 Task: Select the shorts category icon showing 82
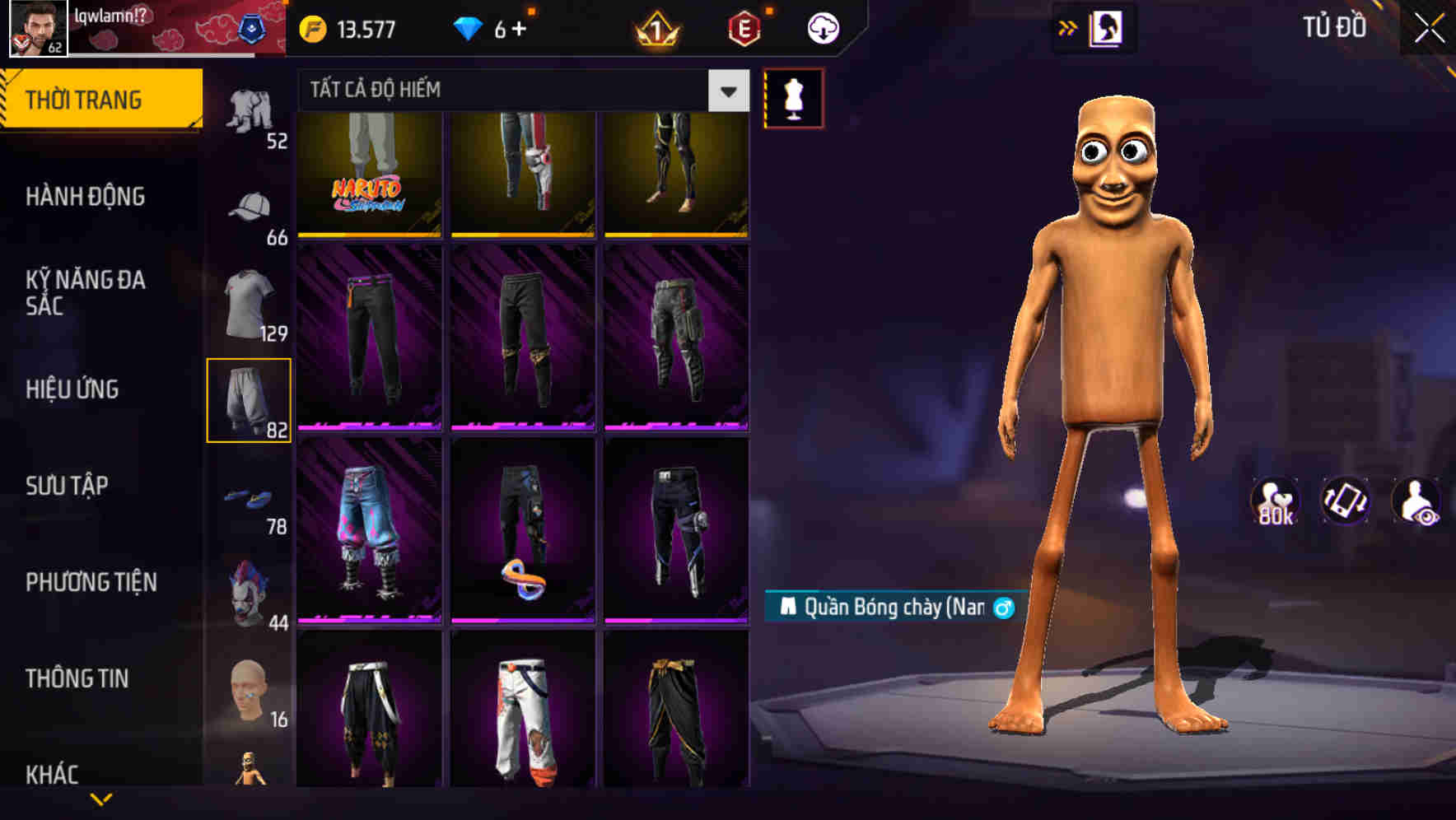(250, 398)
